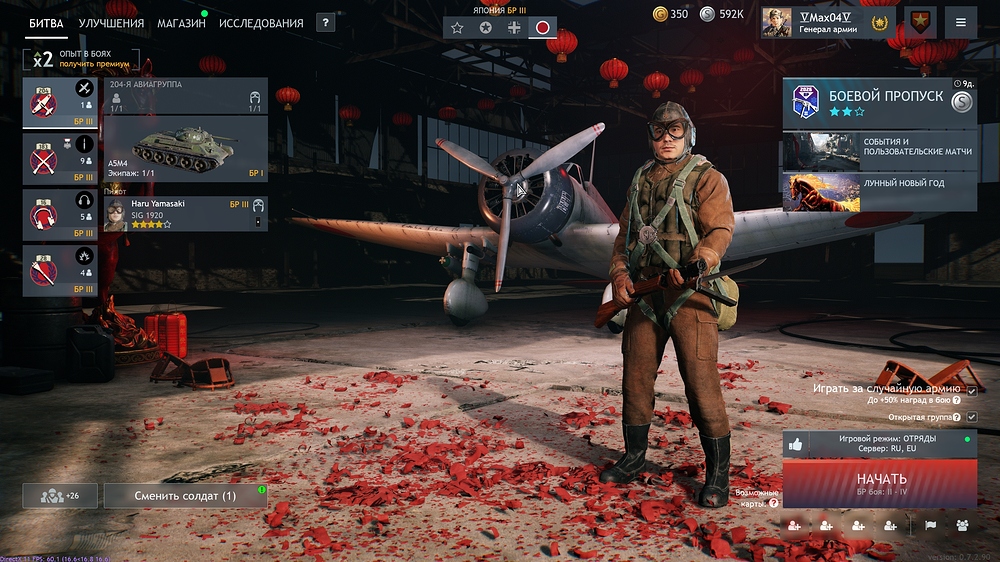Image resolution: width=1000 pixels, height=562 pixels.
Task: Toggle the Открытая группа checkbox
Action: pos(971,416)
